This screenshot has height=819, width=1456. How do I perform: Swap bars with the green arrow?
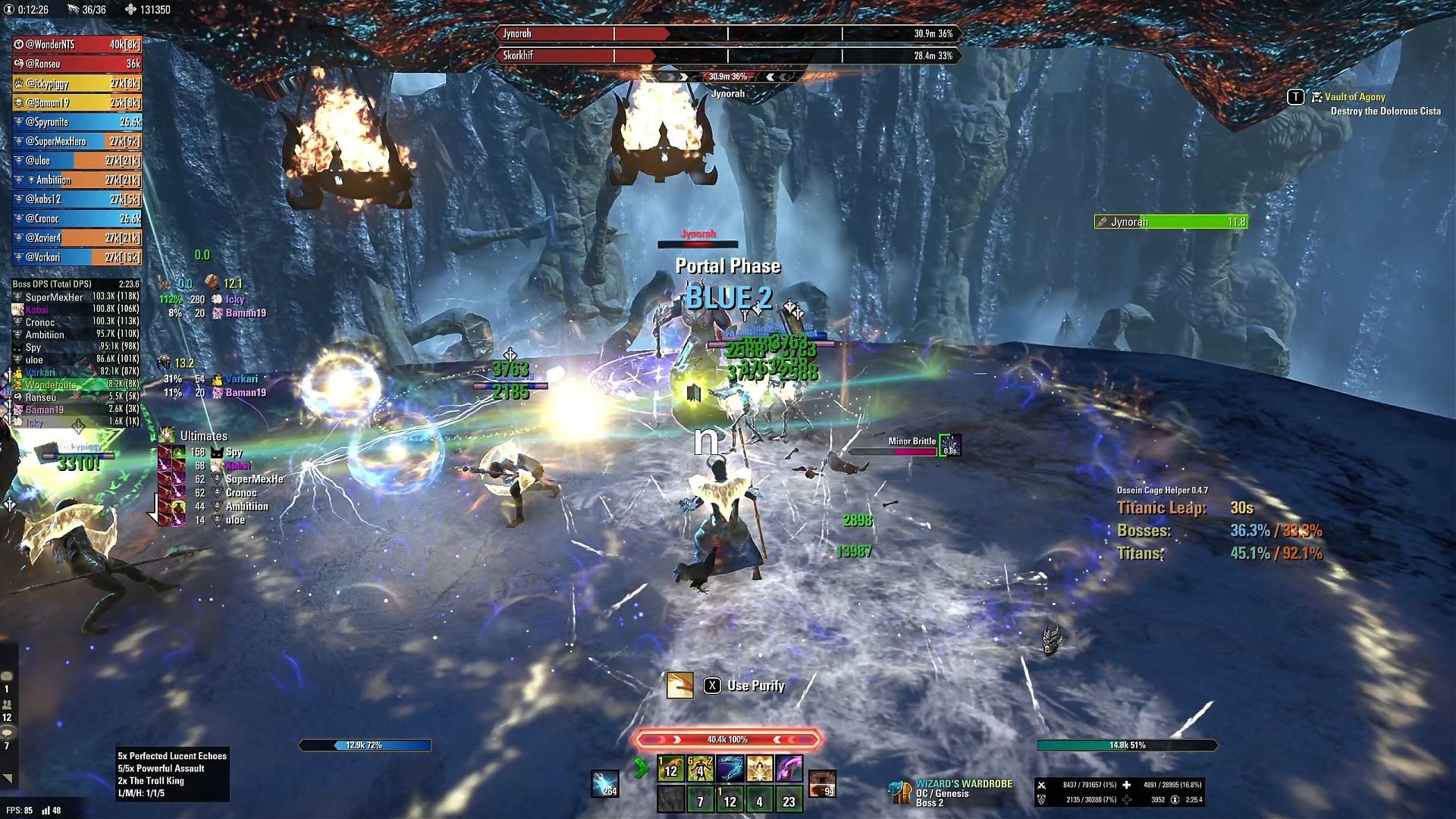641,769
